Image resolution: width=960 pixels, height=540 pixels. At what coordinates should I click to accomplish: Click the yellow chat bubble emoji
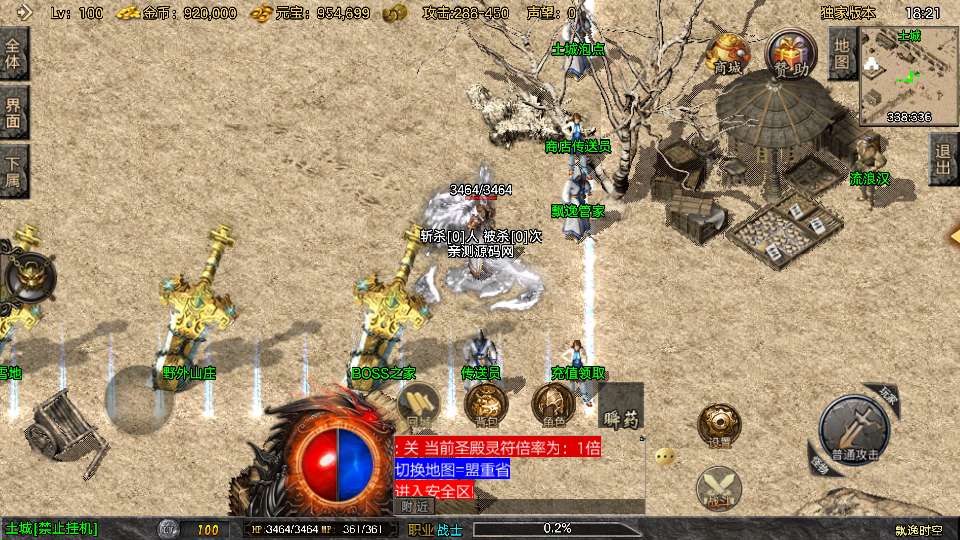[x=665, y=457]
